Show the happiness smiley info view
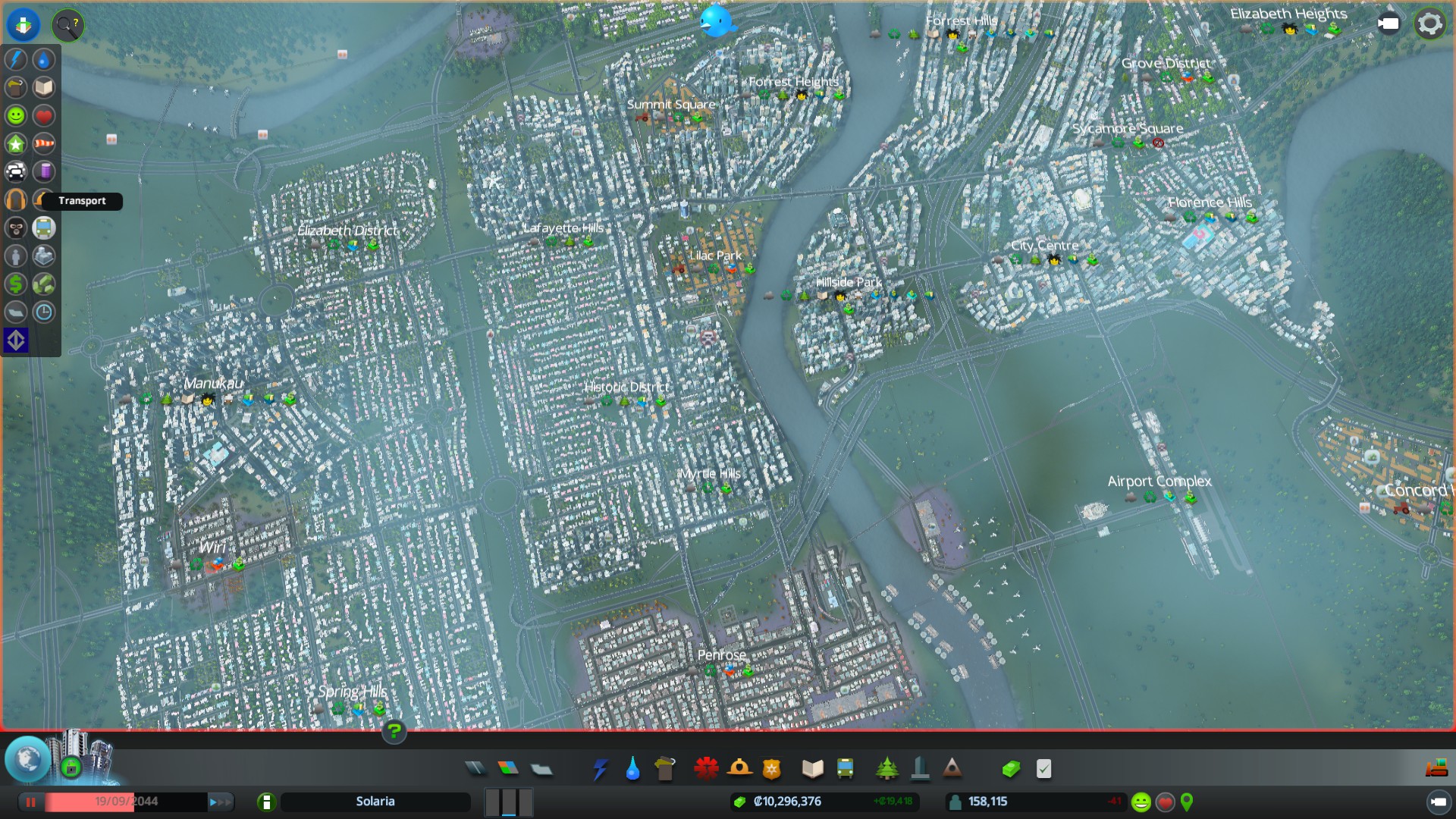This screenshot has height=819, width=1456. (16, 115)
